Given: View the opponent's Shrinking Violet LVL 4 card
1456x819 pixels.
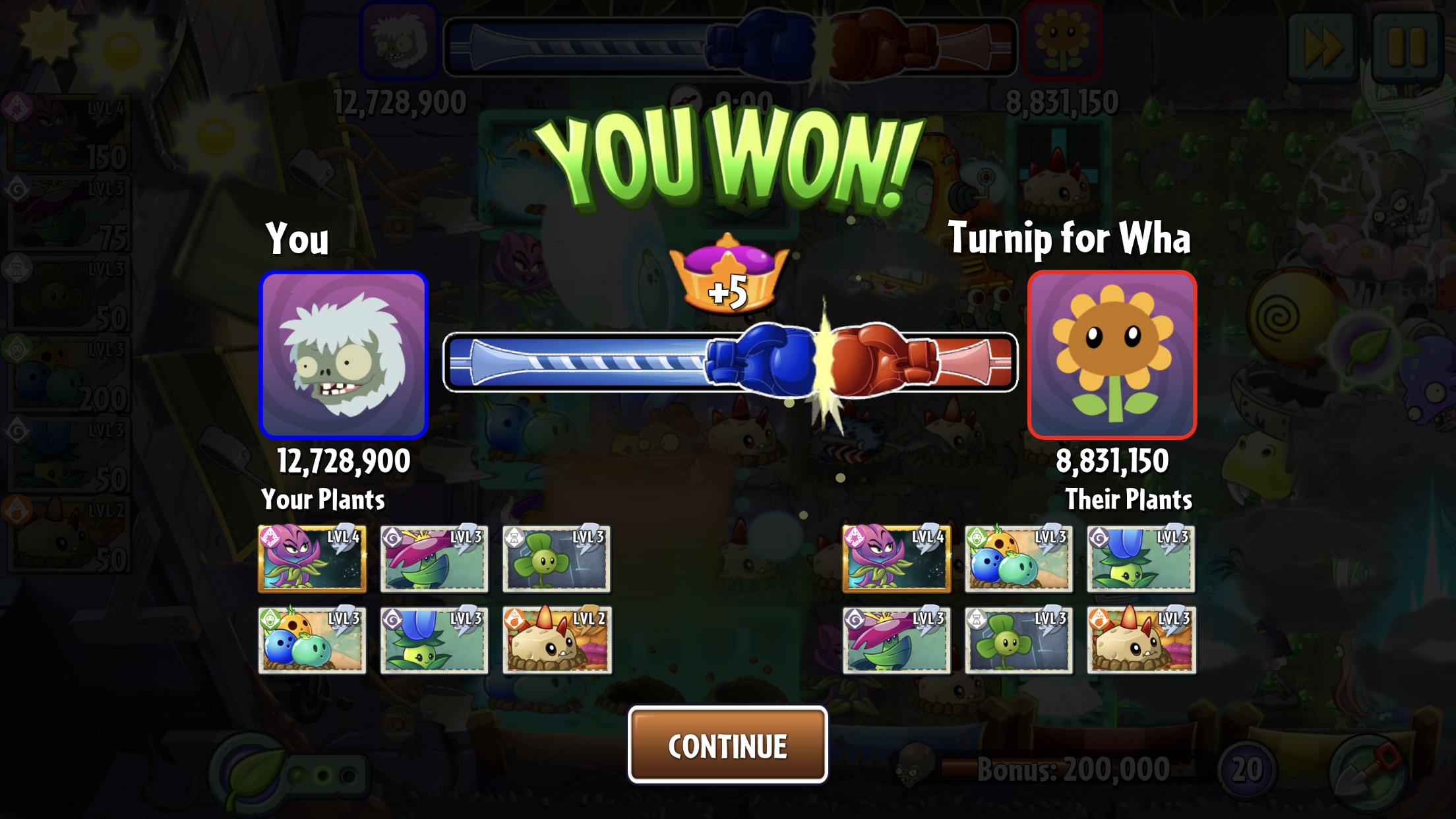Looking at the screenshot, I should (x=896, y=559).
